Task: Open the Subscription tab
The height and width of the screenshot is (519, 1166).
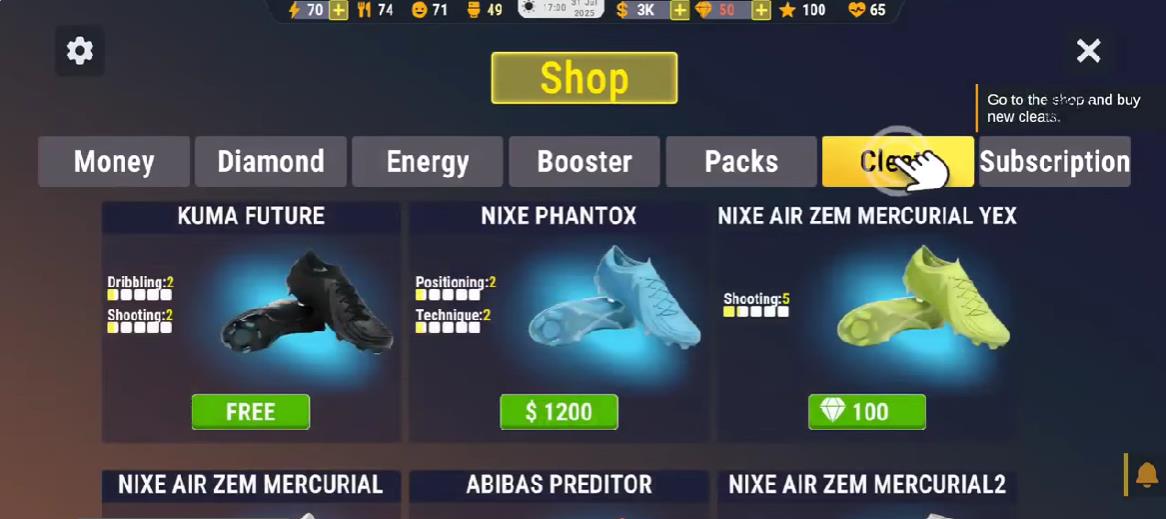Action: point(1054,162)
